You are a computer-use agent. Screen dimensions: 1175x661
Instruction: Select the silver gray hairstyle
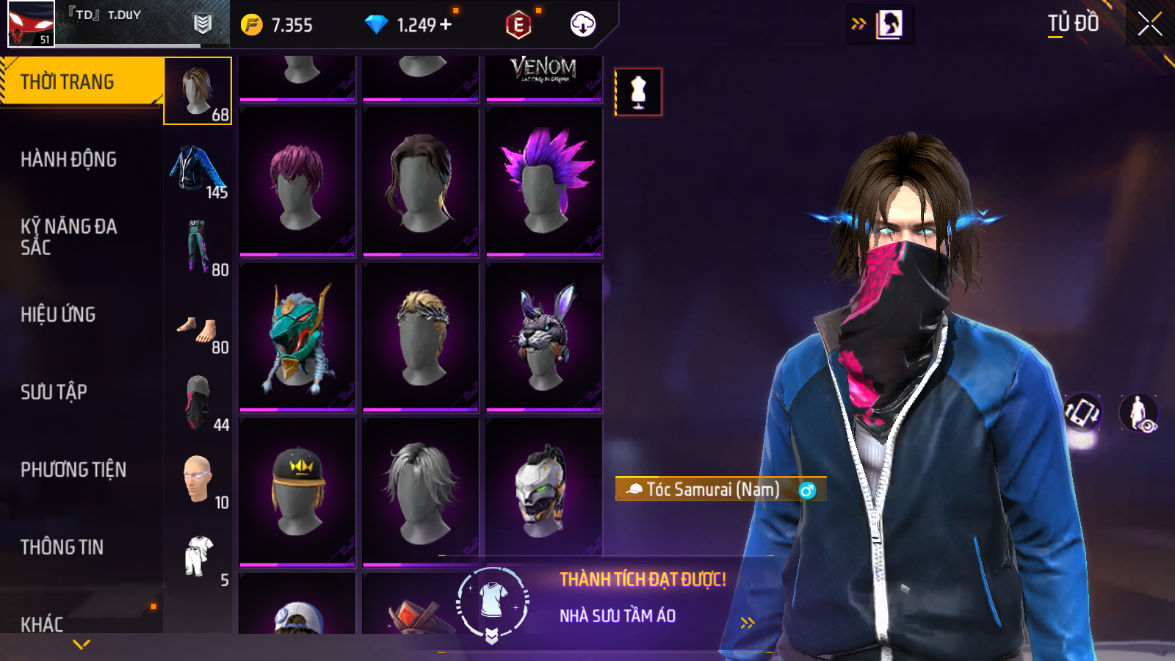pos(420,490)
